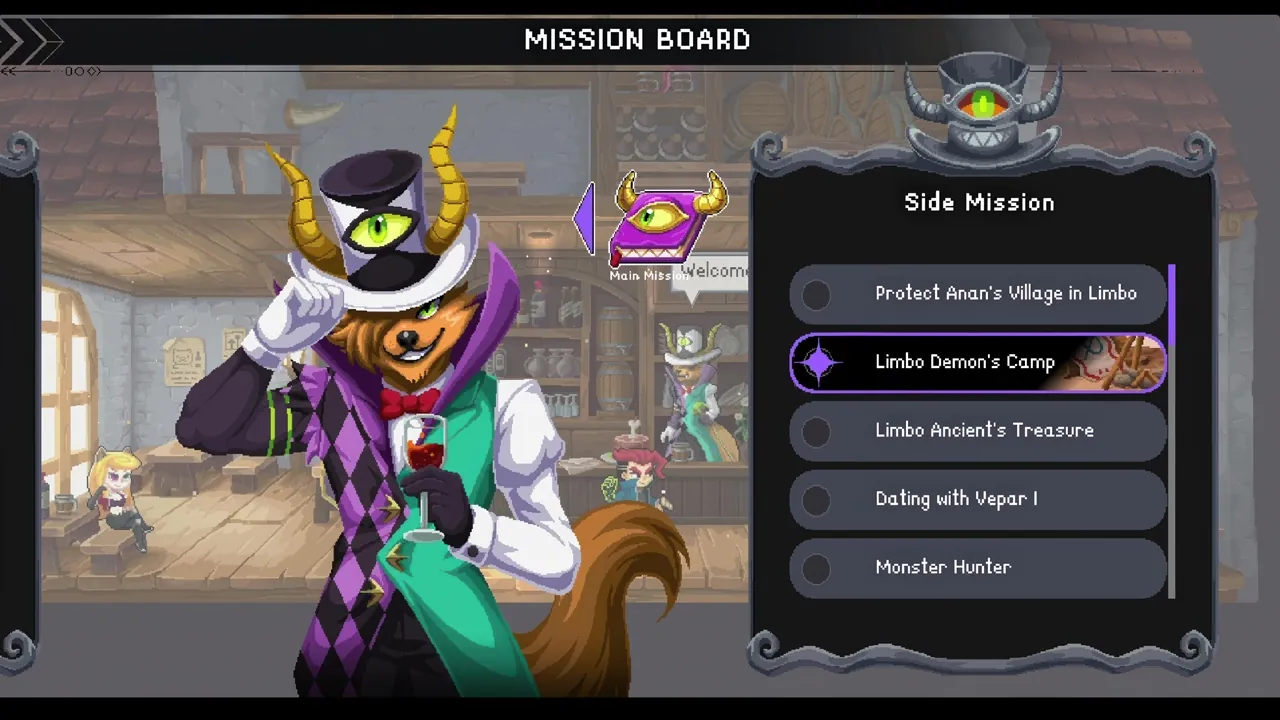1280x720 pixels.
Task: Click the metal corner ornament of the mission panel
Action: click(770, 150)
